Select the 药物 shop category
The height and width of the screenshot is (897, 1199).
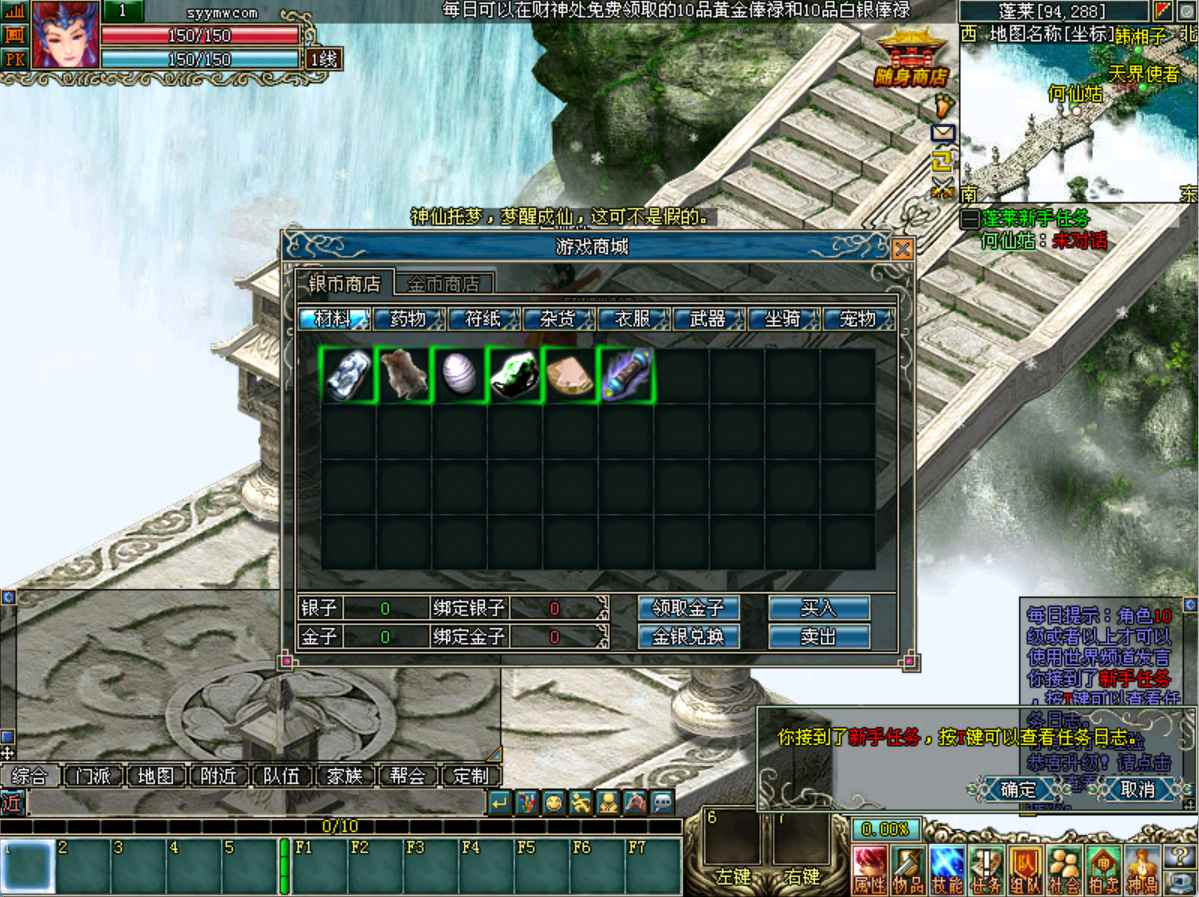coord(408,319)
